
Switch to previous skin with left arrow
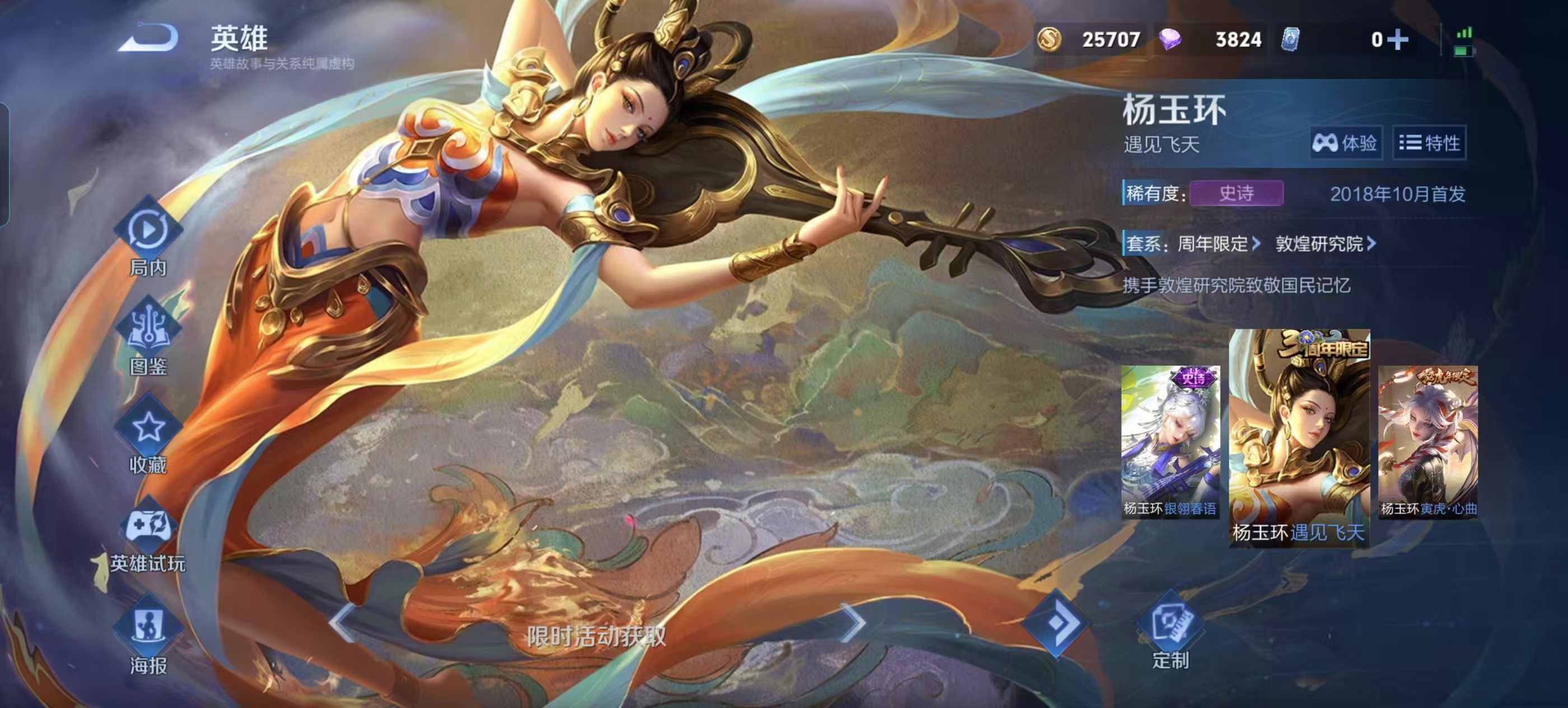(341, 623)
